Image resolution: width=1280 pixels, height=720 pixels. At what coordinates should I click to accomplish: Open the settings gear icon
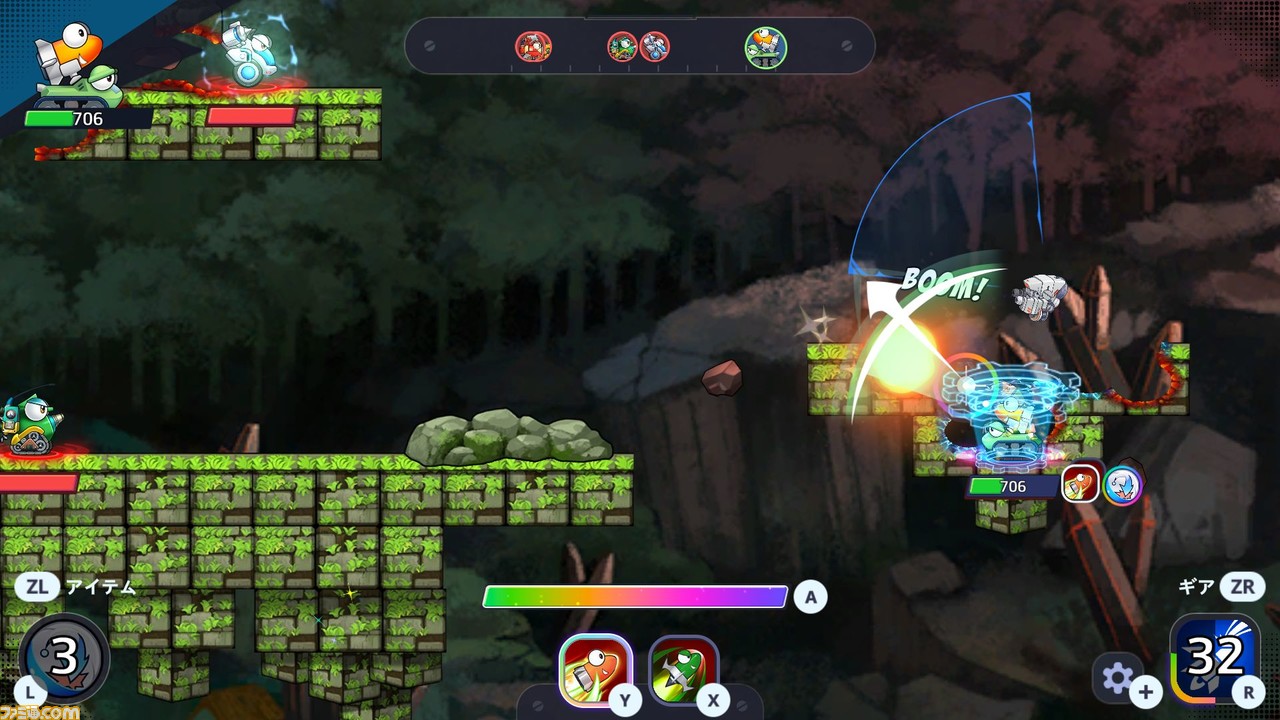[1117, 678]
